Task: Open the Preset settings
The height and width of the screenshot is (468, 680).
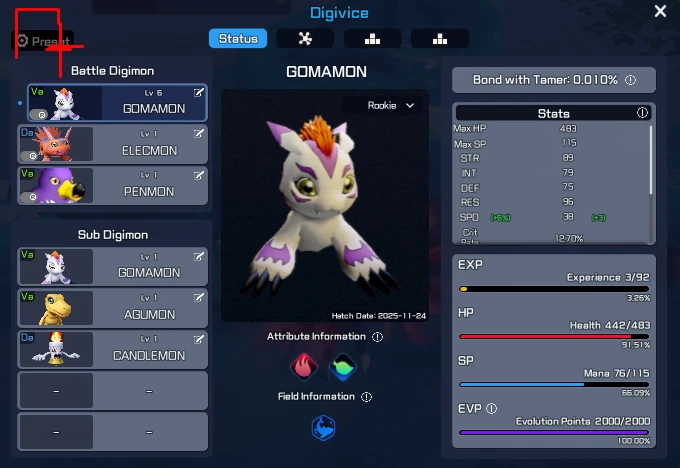Action: (x=42, y=41)
